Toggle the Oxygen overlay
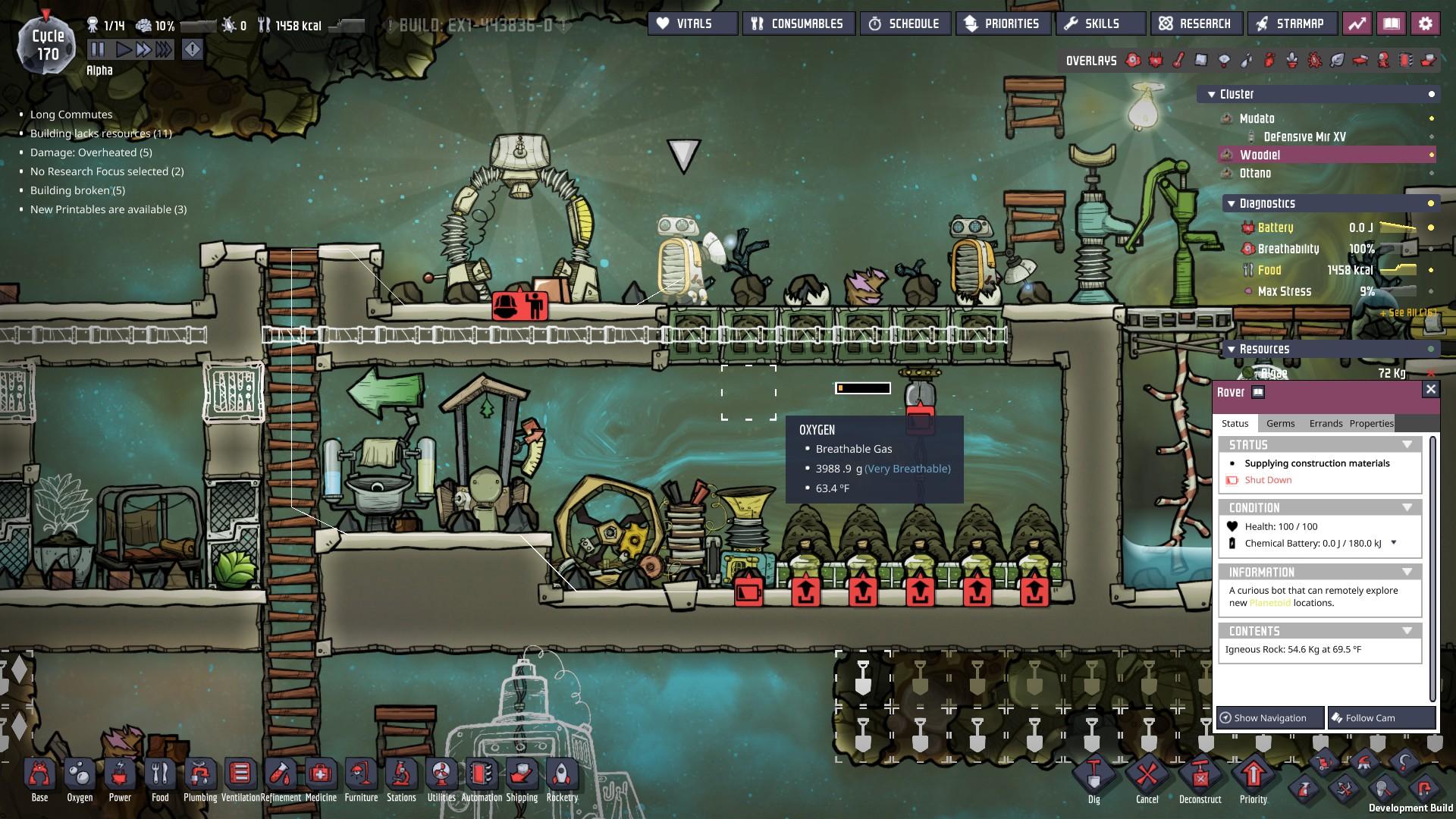Screen dimensions: 1456x819 pyautogui.click(x=1133, y=59)
